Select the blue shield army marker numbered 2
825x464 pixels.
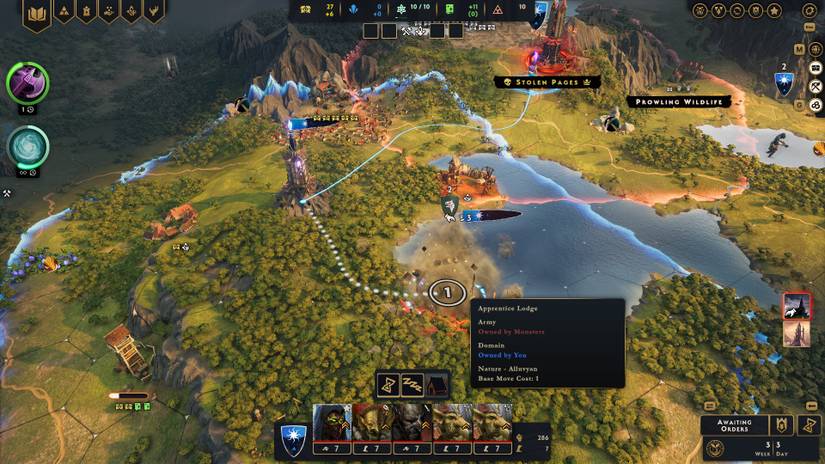784,84
